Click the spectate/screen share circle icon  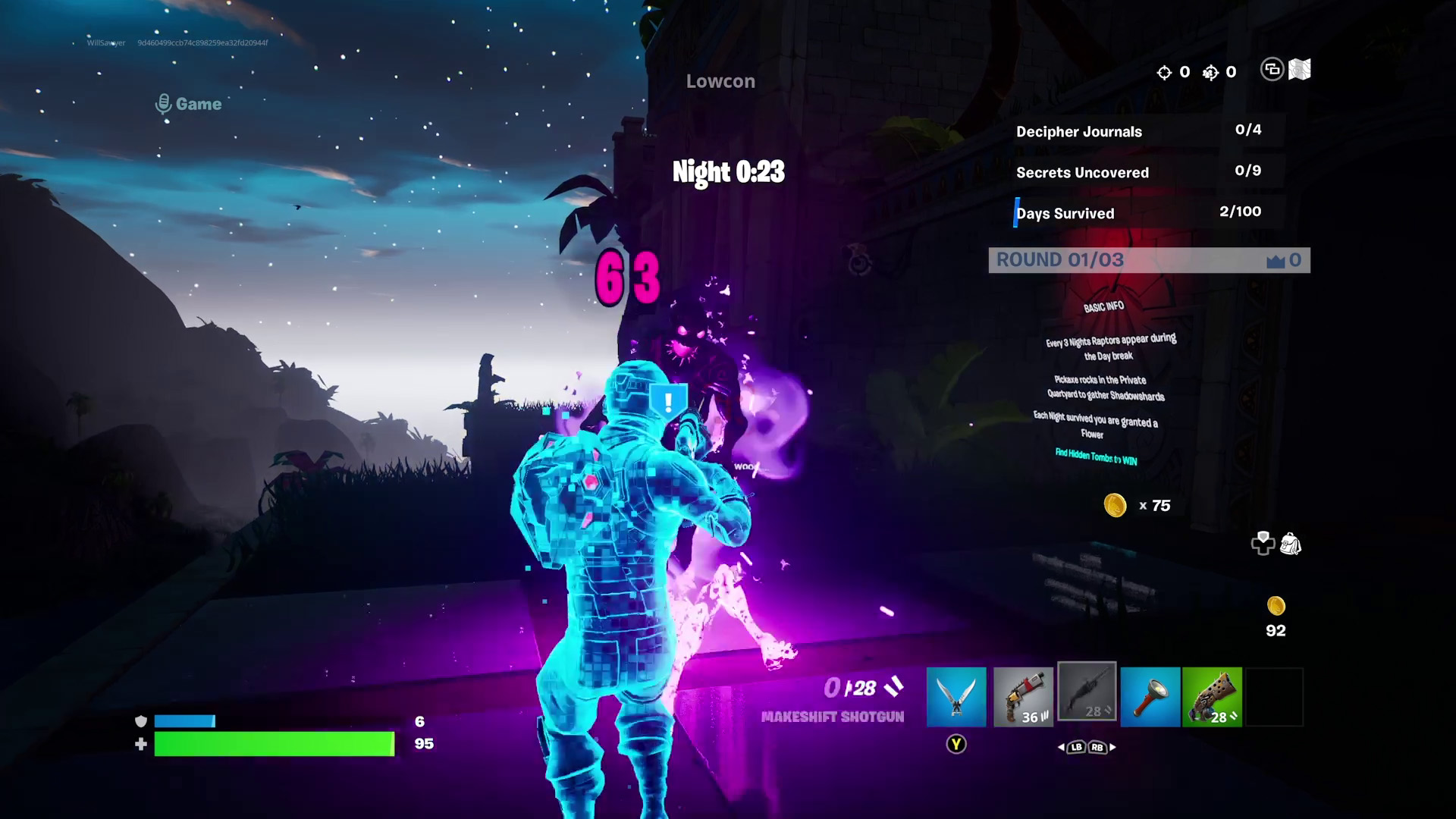[x=1272, y=71]
